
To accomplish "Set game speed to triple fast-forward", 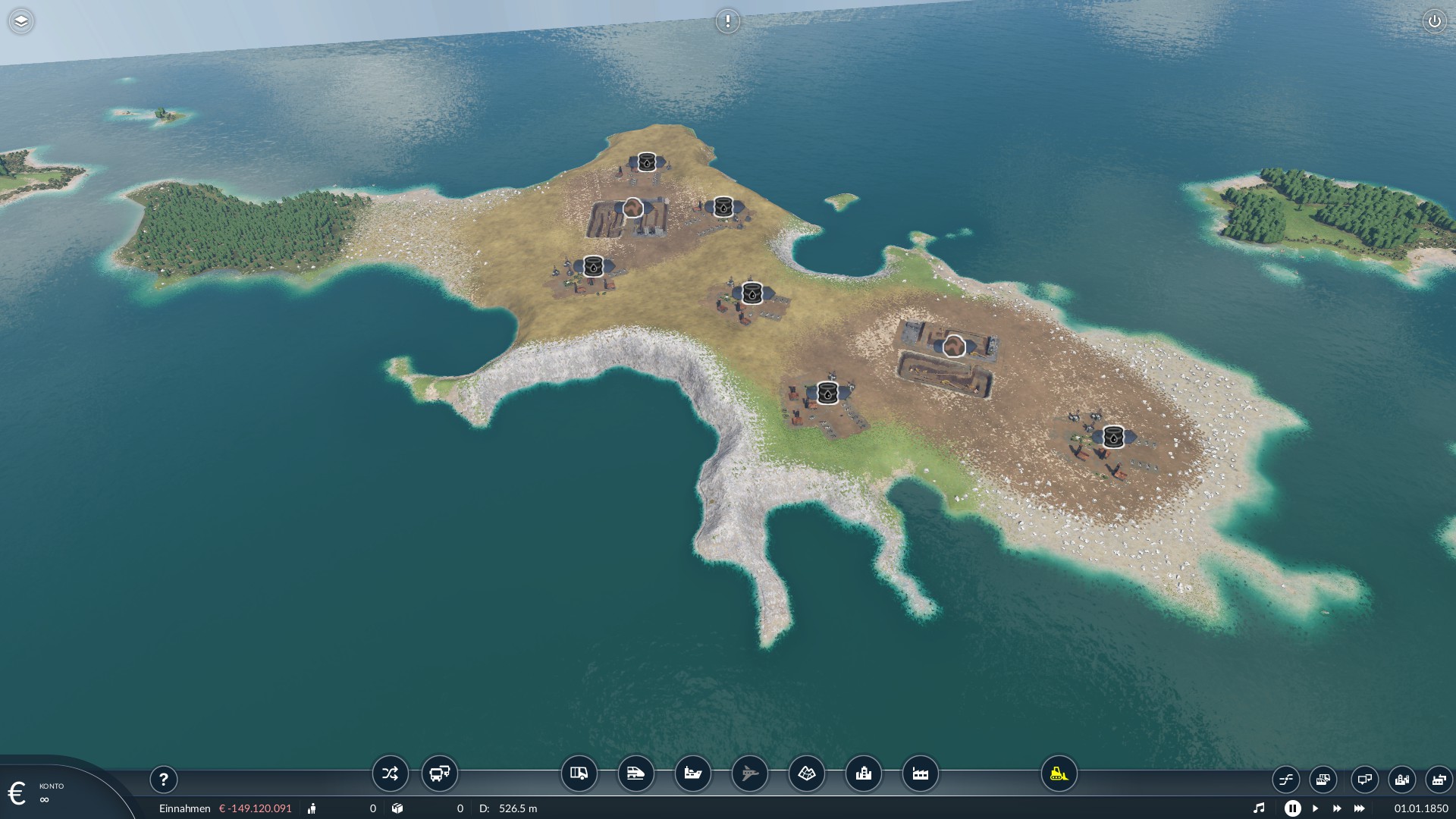I will point(1359,808).
